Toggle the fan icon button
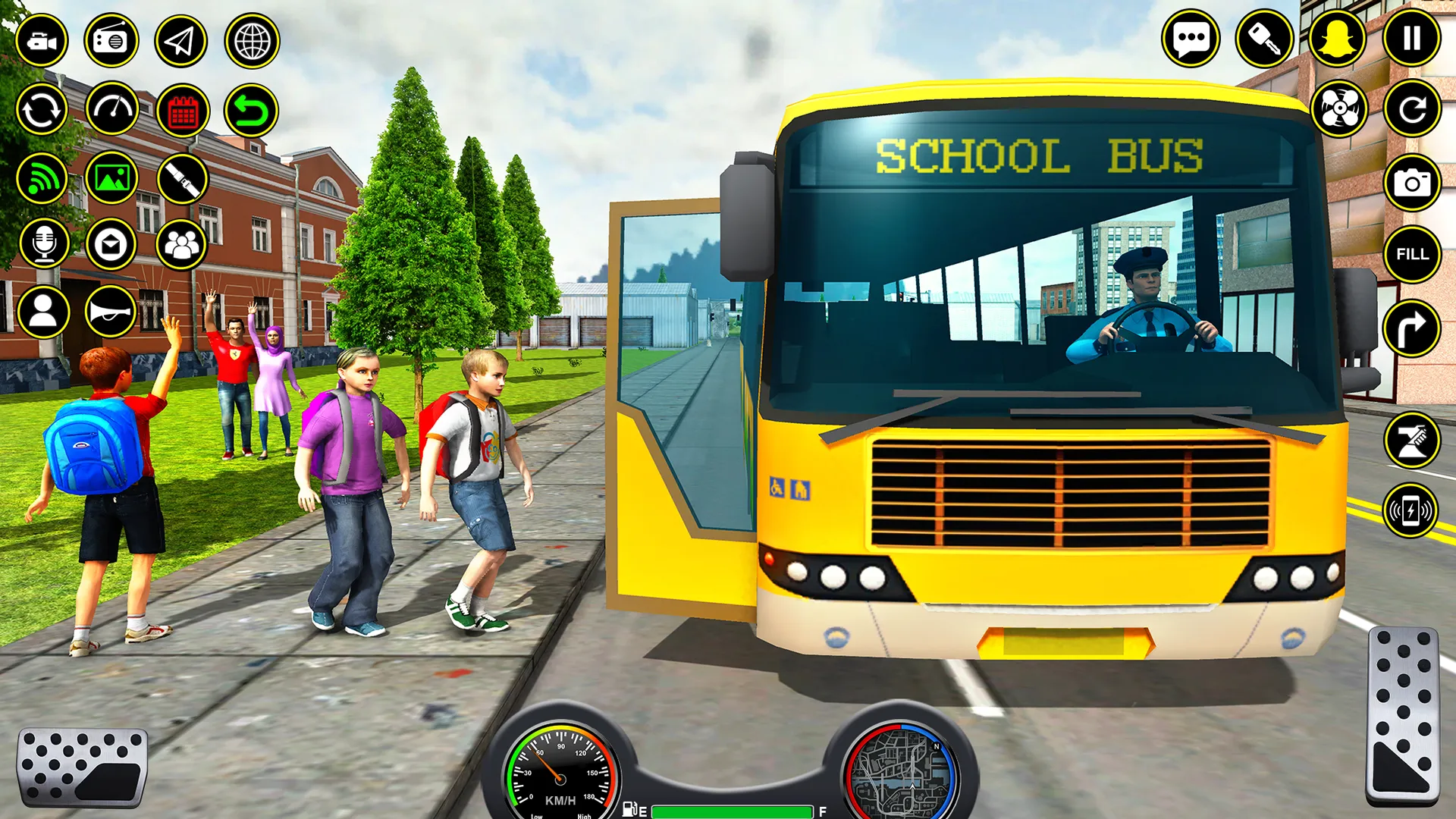 pos(1339,109)
